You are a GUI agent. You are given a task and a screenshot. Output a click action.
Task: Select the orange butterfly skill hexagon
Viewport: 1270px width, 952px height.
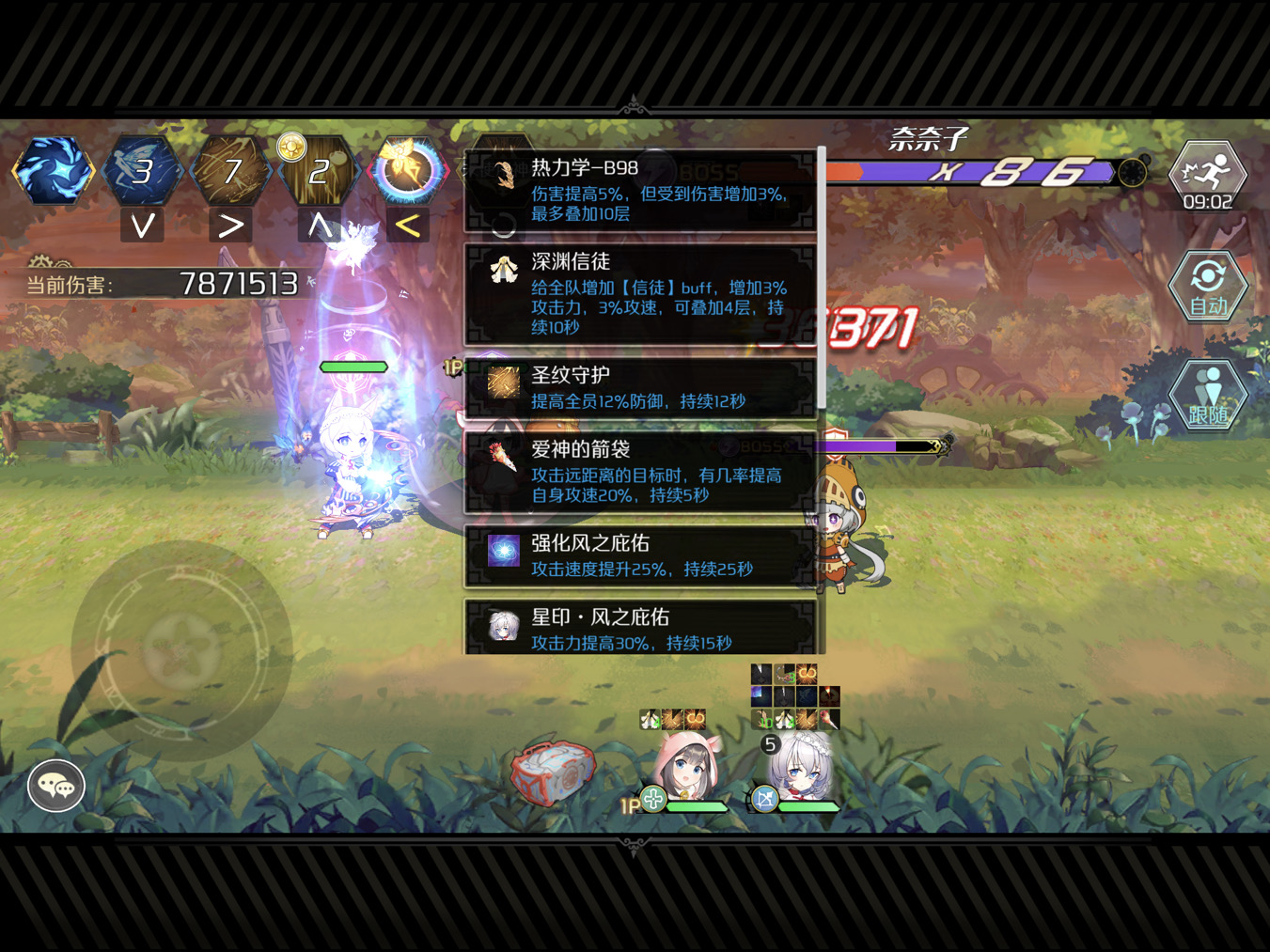pos(407,171)
